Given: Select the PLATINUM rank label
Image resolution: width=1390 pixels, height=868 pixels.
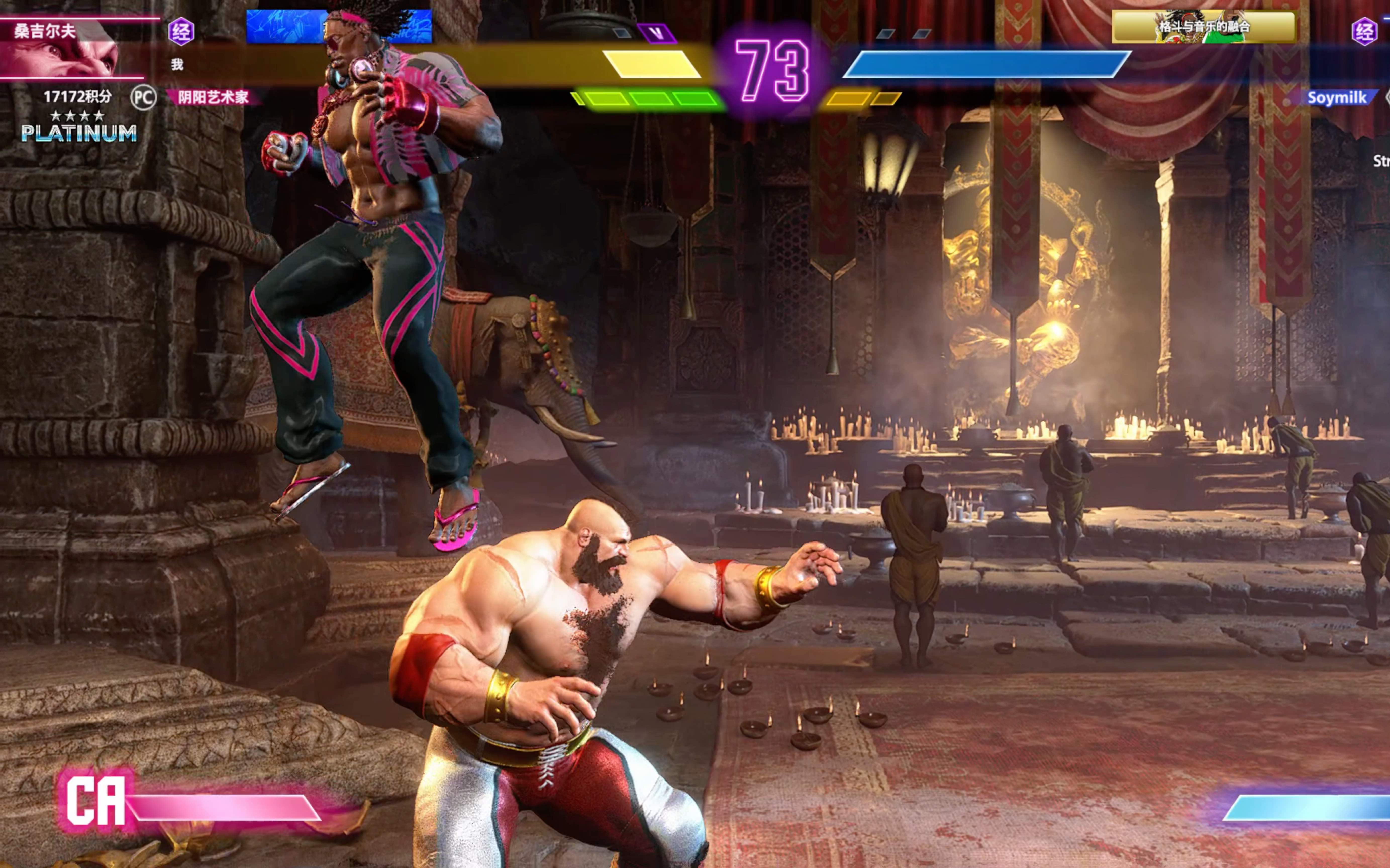Looking at the screenshot, I should pyautogui.click(x=79, y=133).
